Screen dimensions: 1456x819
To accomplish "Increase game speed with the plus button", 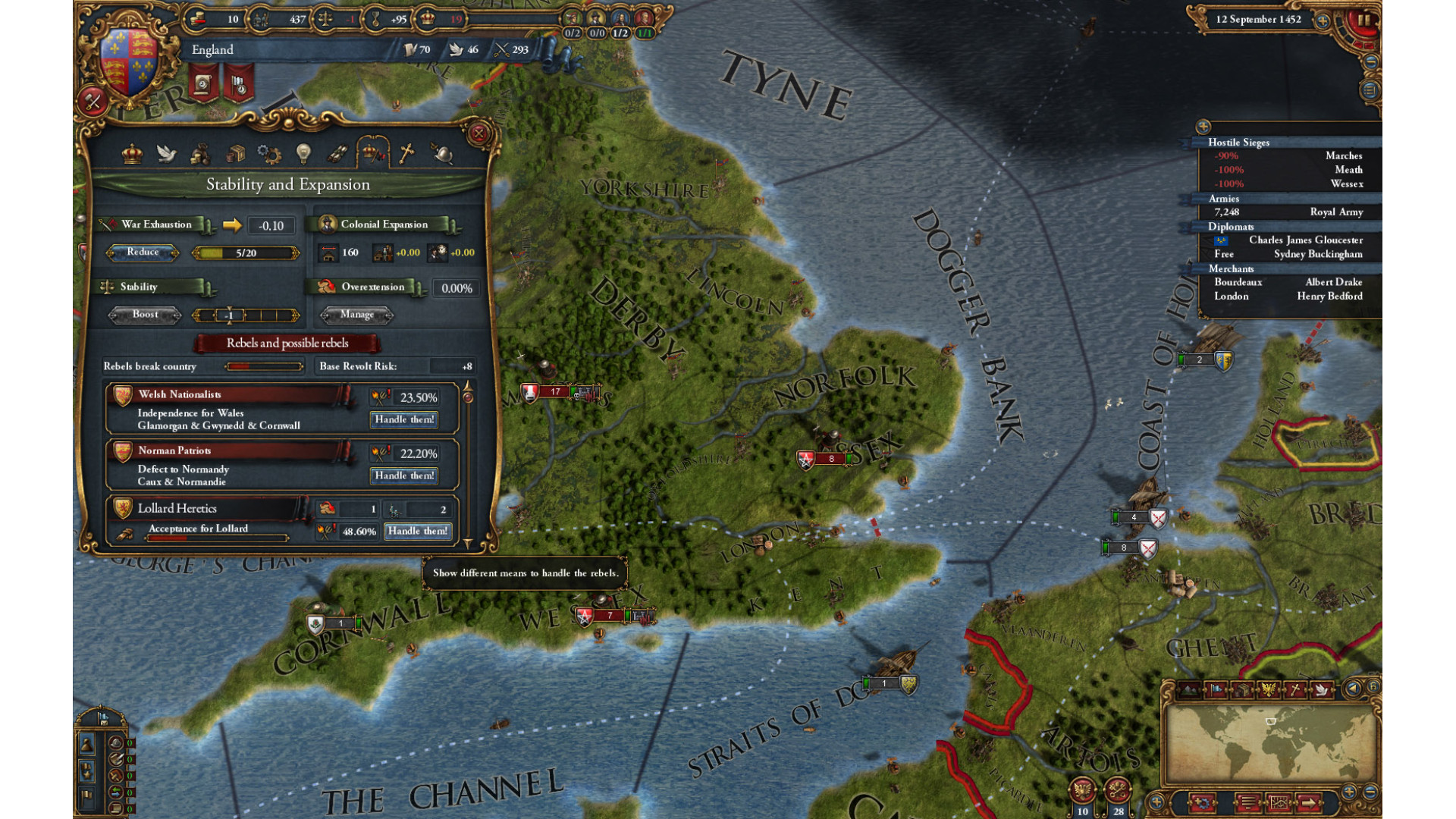I will point(1323,20).
